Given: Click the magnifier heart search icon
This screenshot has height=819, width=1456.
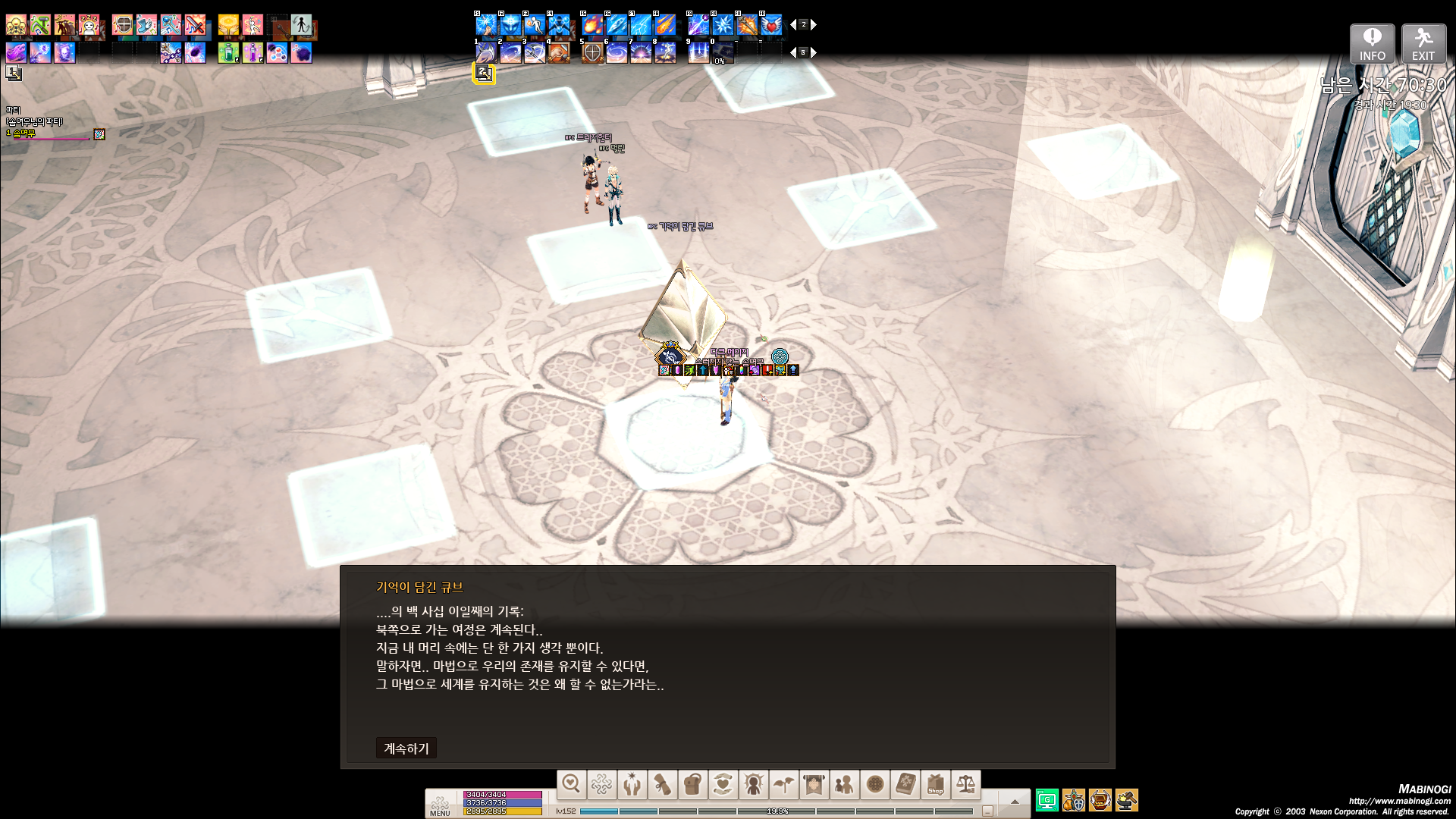Looking at the screenshot, I should (572, 785).
